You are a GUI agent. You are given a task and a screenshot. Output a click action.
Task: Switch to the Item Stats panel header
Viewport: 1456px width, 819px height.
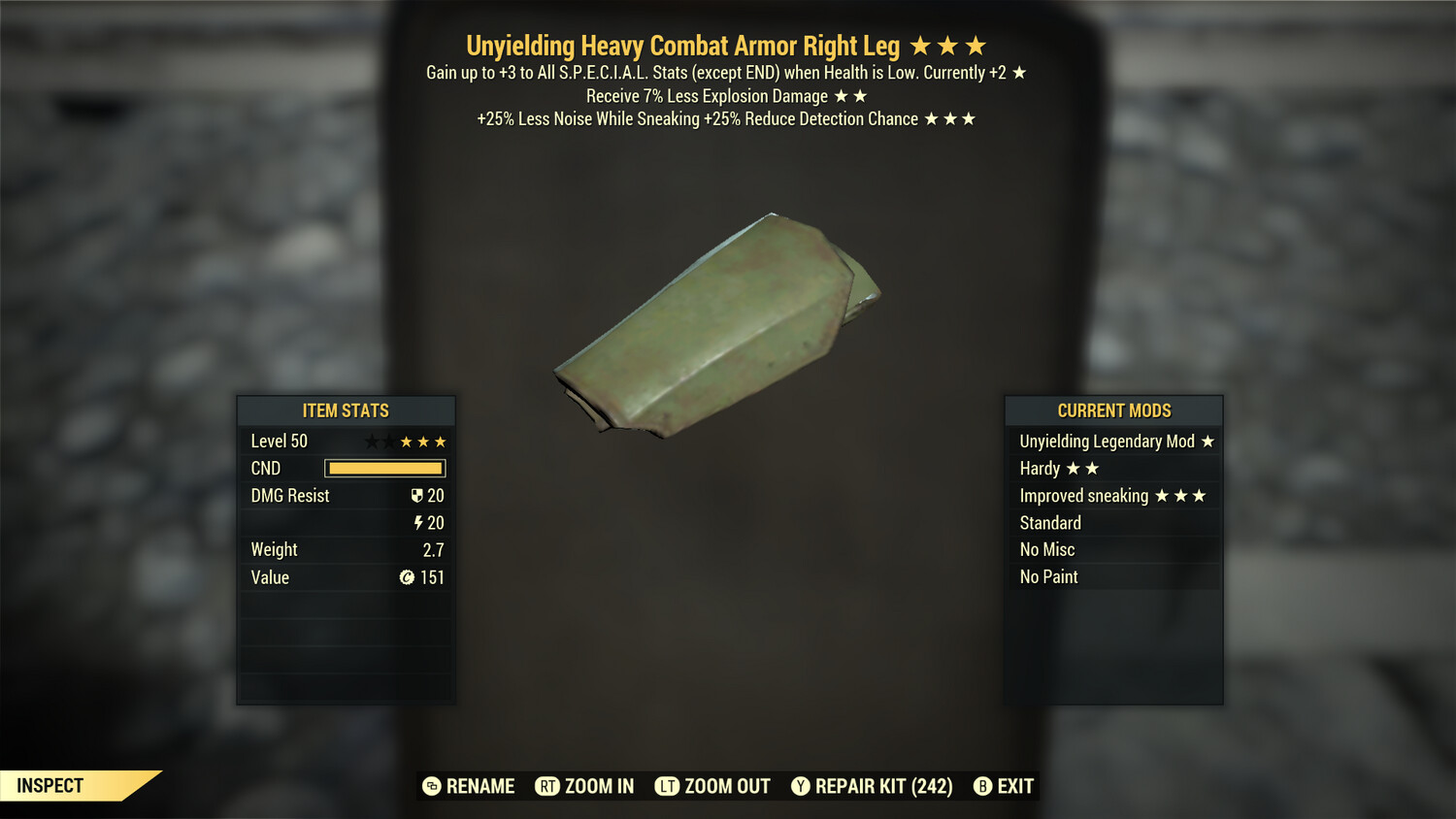(x=346, y=410)
